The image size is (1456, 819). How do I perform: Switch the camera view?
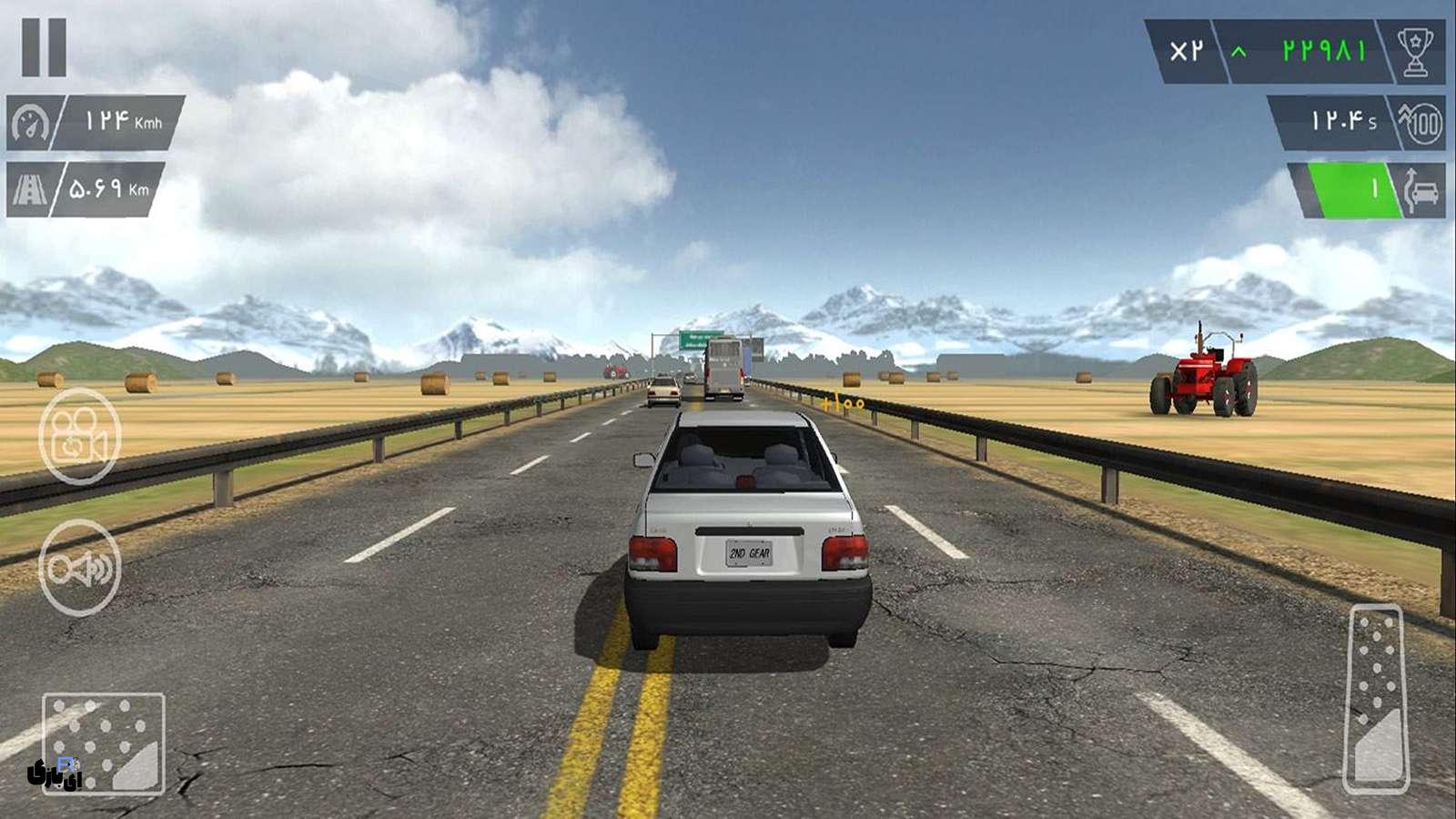[x=79, y=436]
